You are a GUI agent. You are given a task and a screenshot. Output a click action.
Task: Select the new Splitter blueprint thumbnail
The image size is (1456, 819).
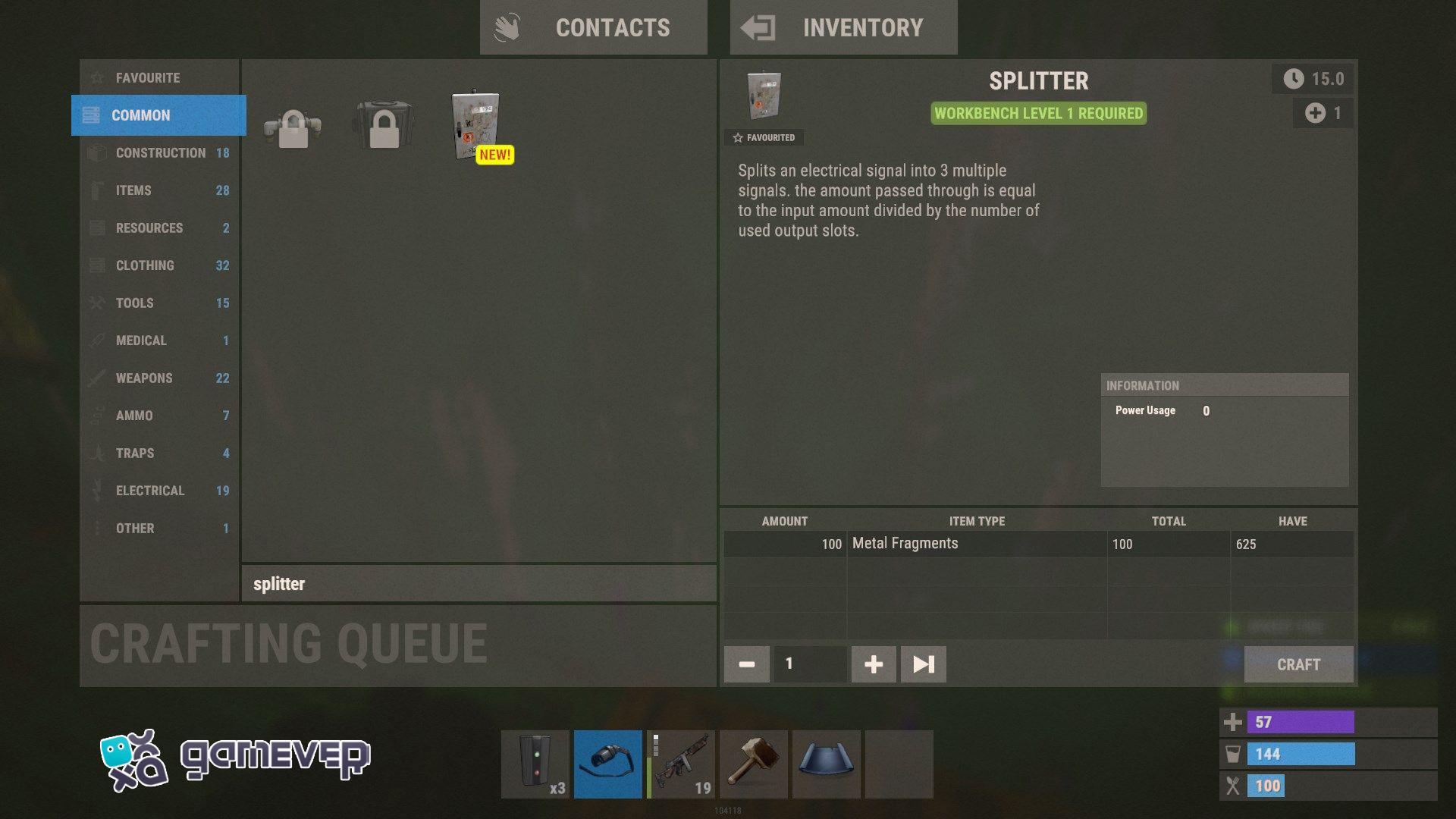click(x=474, y=127)
